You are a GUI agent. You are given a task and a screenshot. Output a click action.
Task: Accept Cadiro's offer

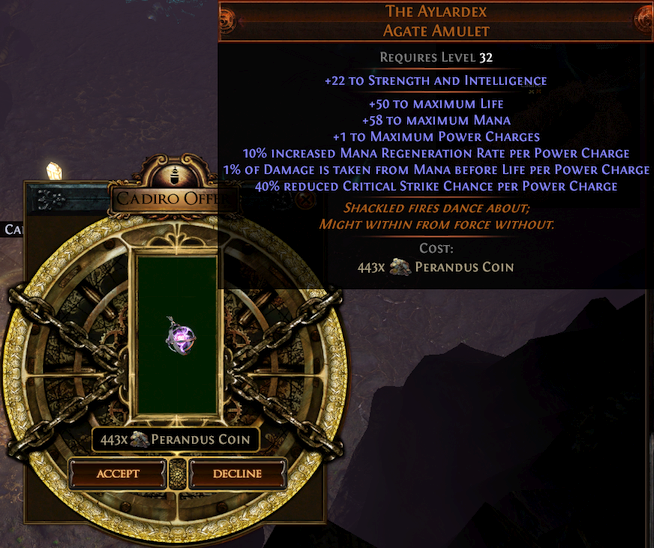118,473
